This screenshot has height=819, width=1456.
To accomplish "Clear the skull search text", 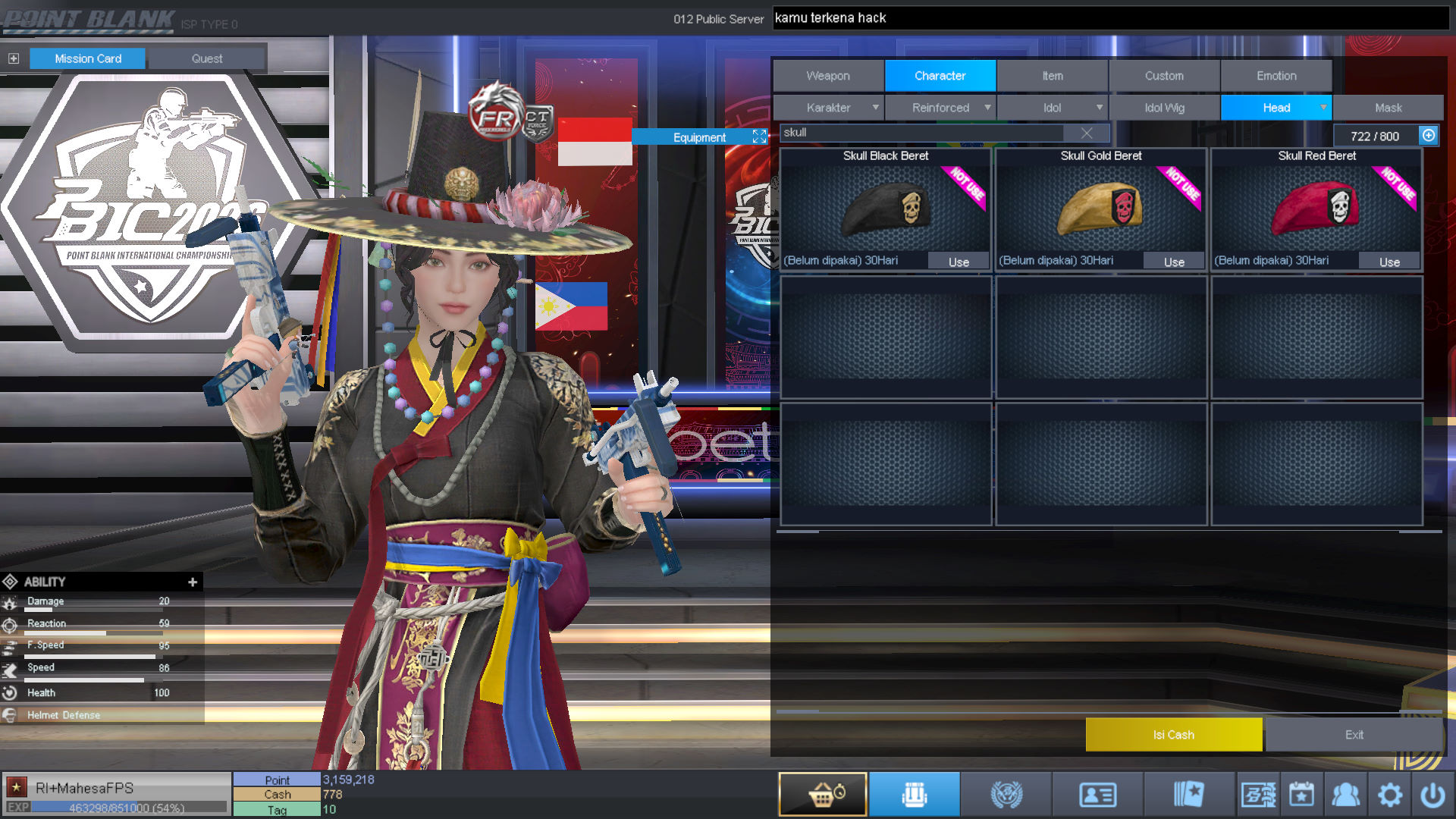I will tap(1087, 133).
